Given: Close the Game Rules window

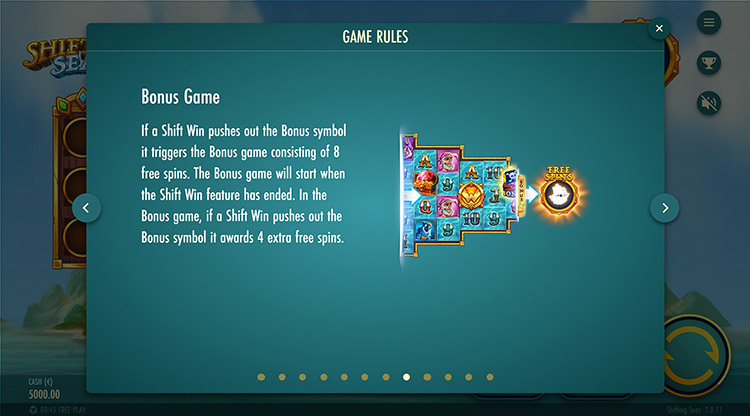Looking at the screenshot, I should click(x=659, y=29).
